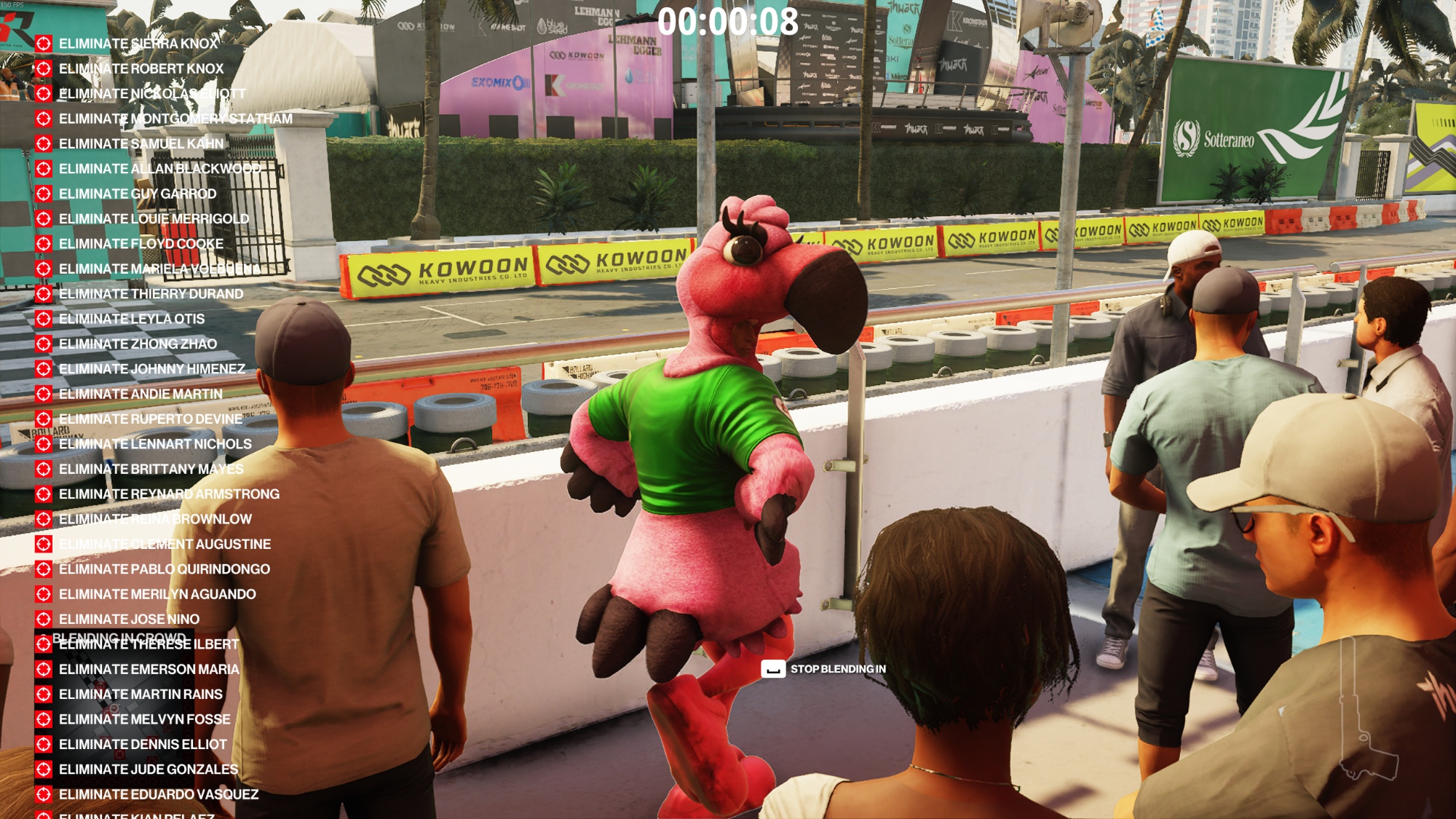Select the Eliminate Sierra Knox objective
This screenshot has height=819, width=1456.
click(x=138, y=44)
